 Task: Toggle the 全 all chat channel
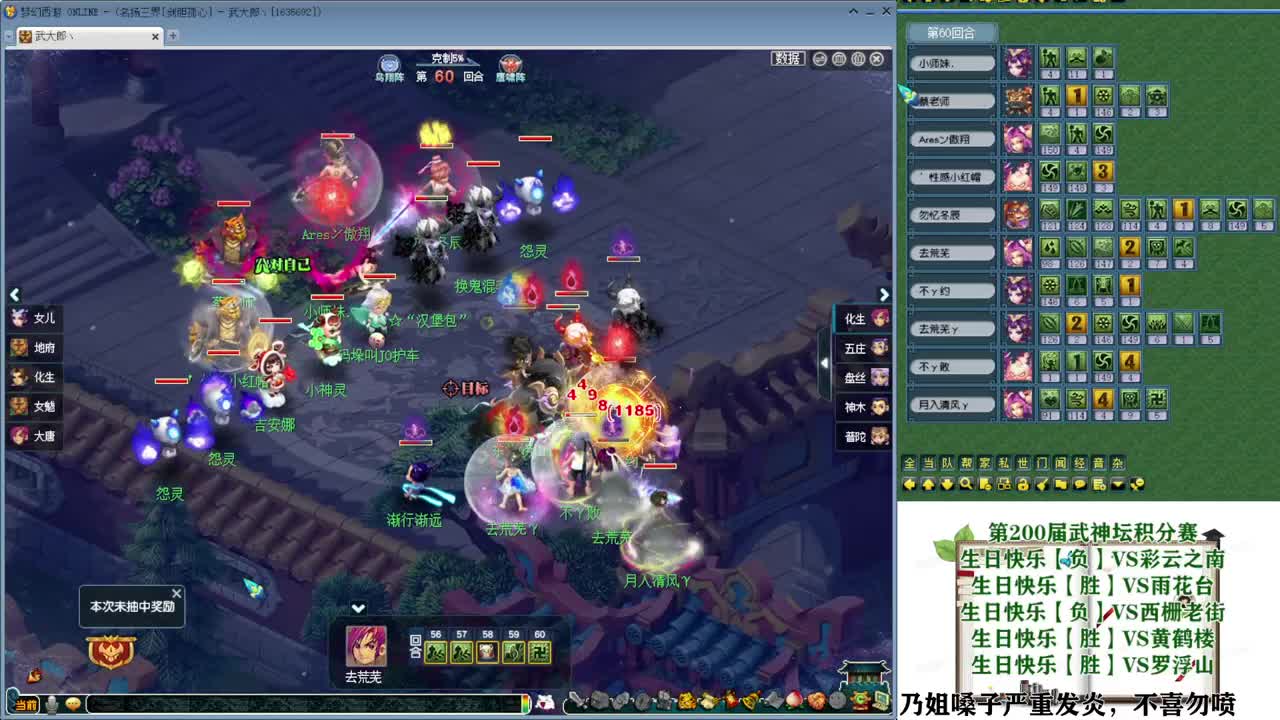pos(909,463)
